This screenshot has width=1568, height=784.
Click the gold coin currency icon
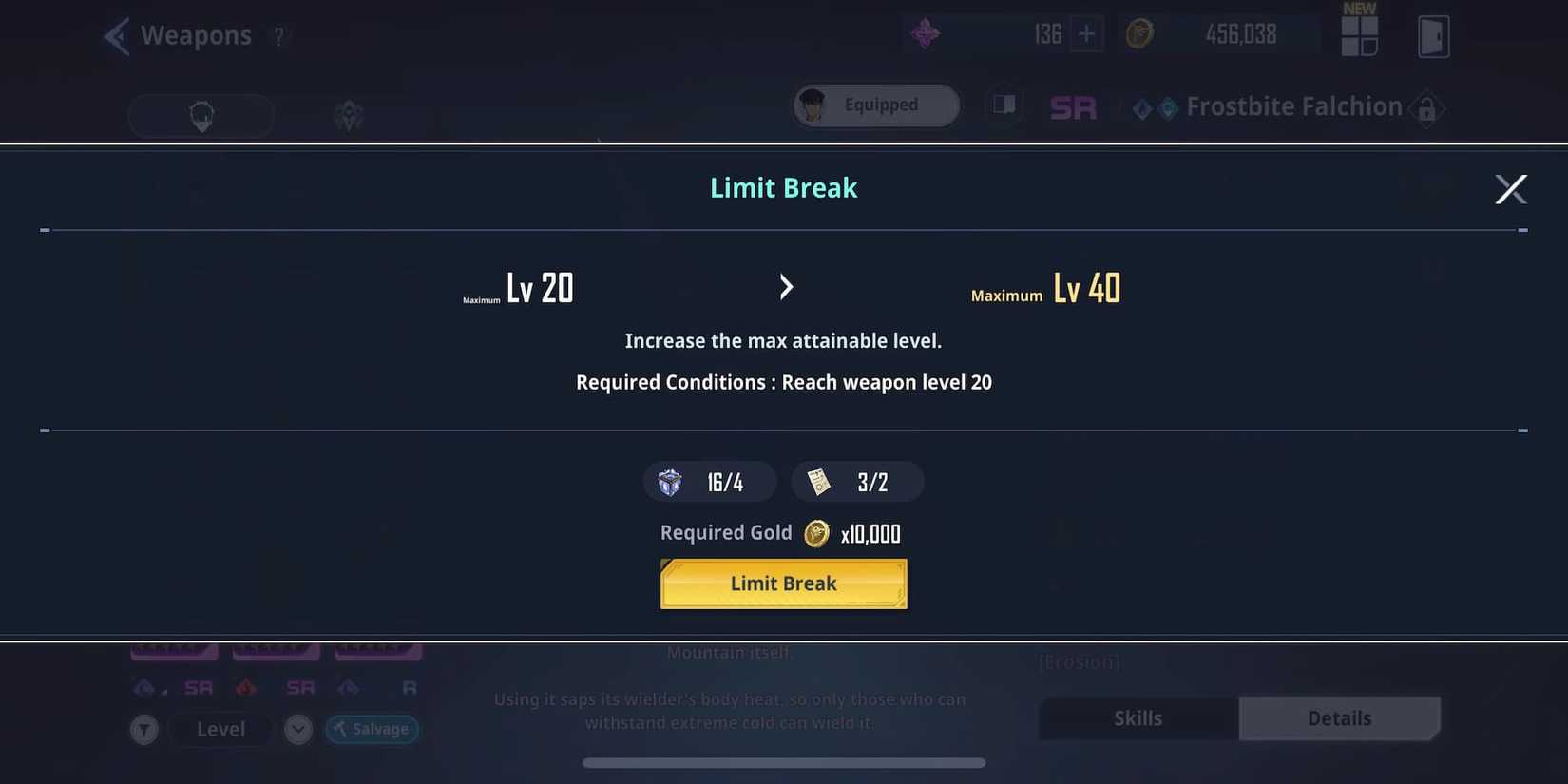tap(1139, 33)
